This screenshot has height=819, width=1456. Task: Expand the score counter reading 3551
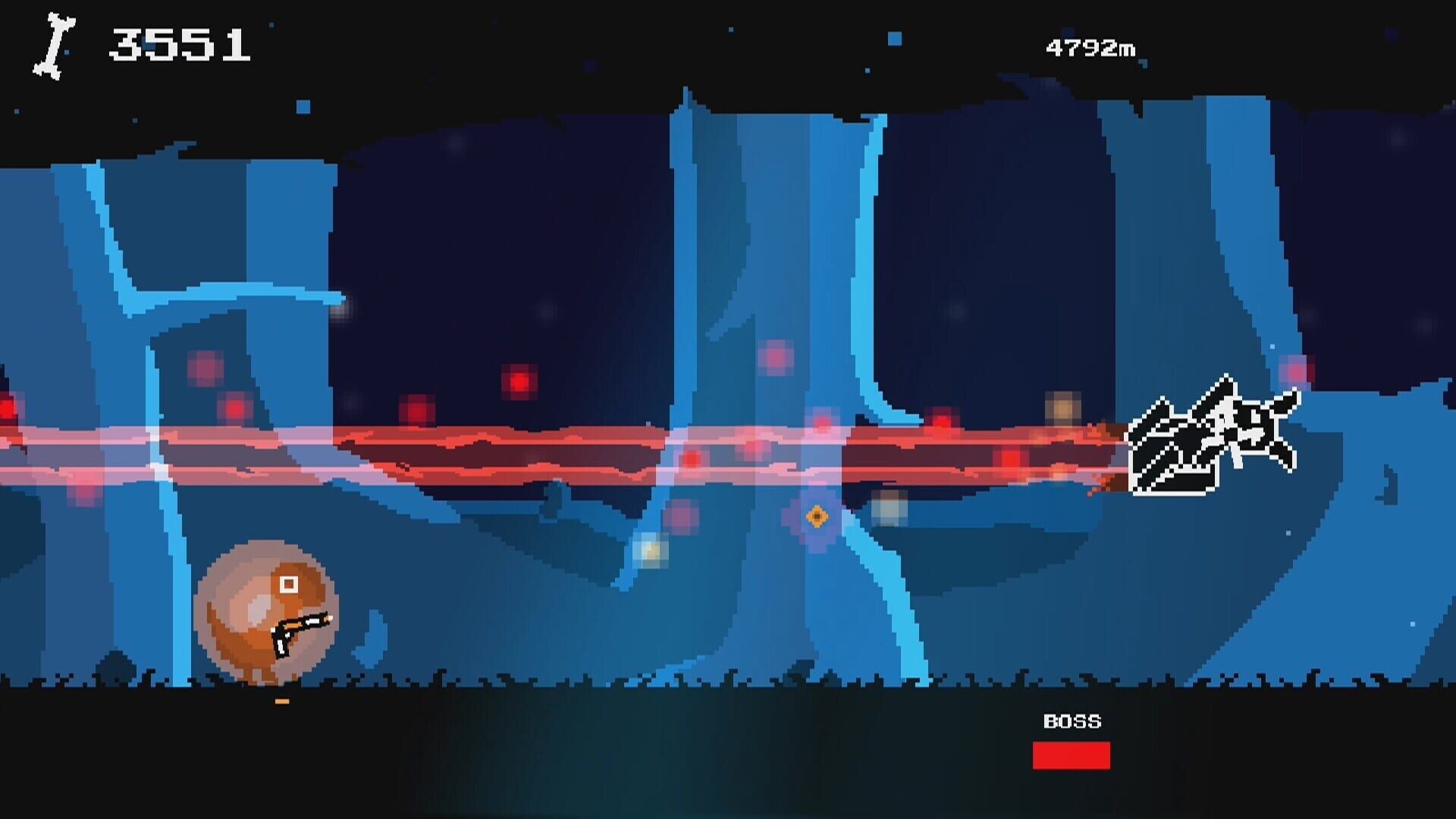pyautogui.click(x=180, y=43)
